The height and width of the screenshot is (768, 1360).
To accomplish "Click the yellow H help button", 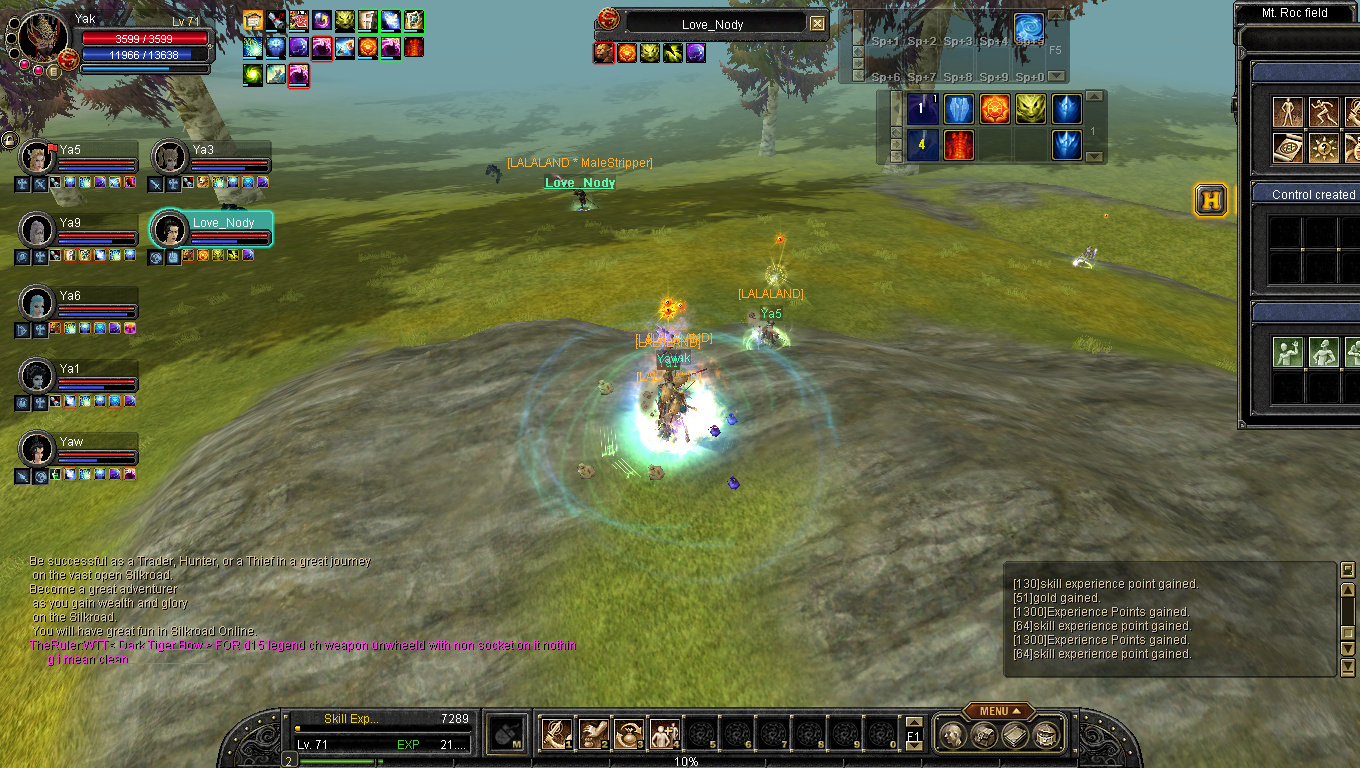I will (1211, 200).
